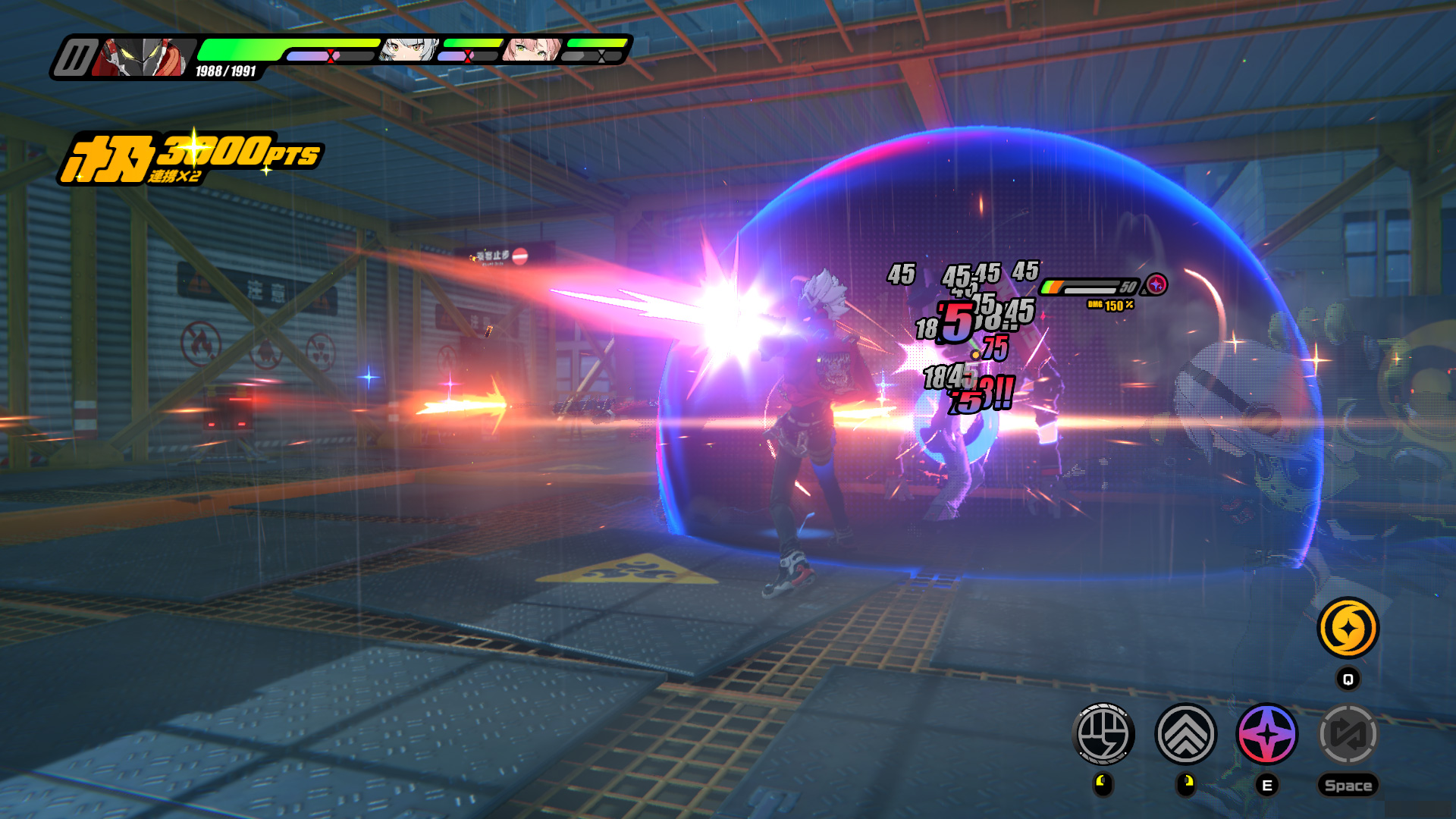Pause the game with the top-left button
1456x819 pixels.
click(x=75, y=58)
